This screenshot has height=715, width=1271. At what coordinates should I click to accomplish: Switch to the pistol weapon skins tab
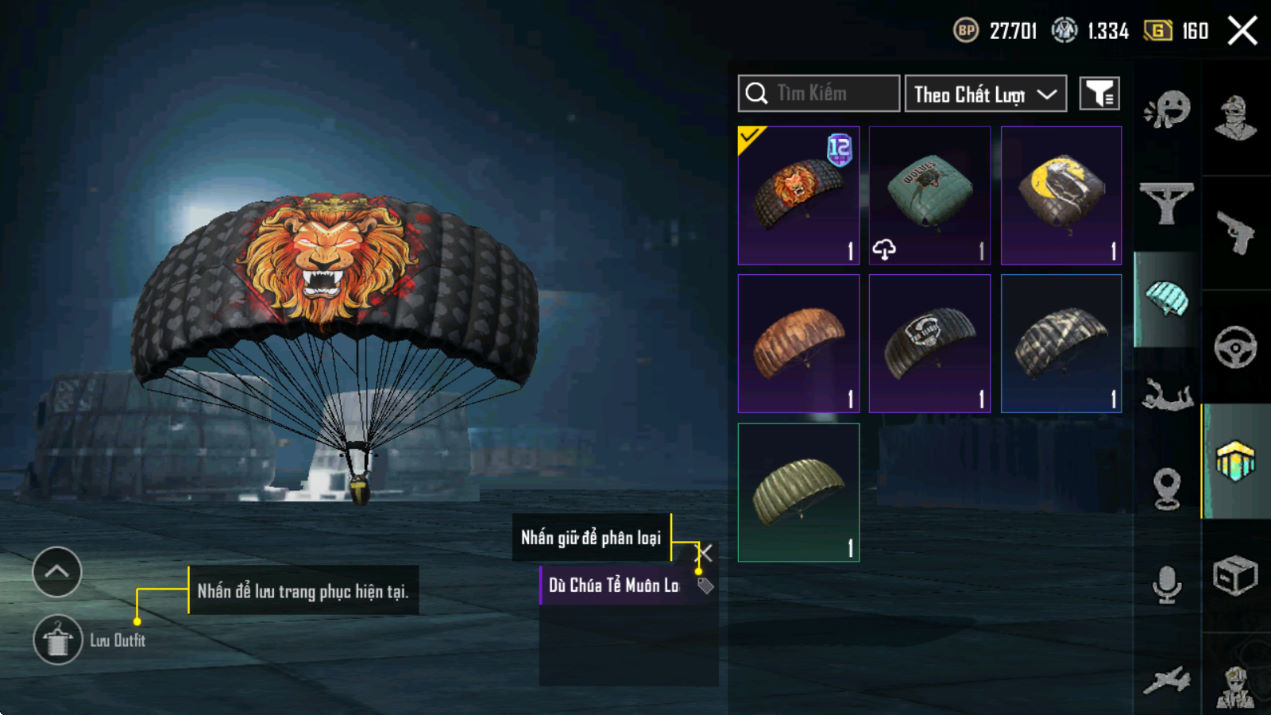click(1236, 232)
